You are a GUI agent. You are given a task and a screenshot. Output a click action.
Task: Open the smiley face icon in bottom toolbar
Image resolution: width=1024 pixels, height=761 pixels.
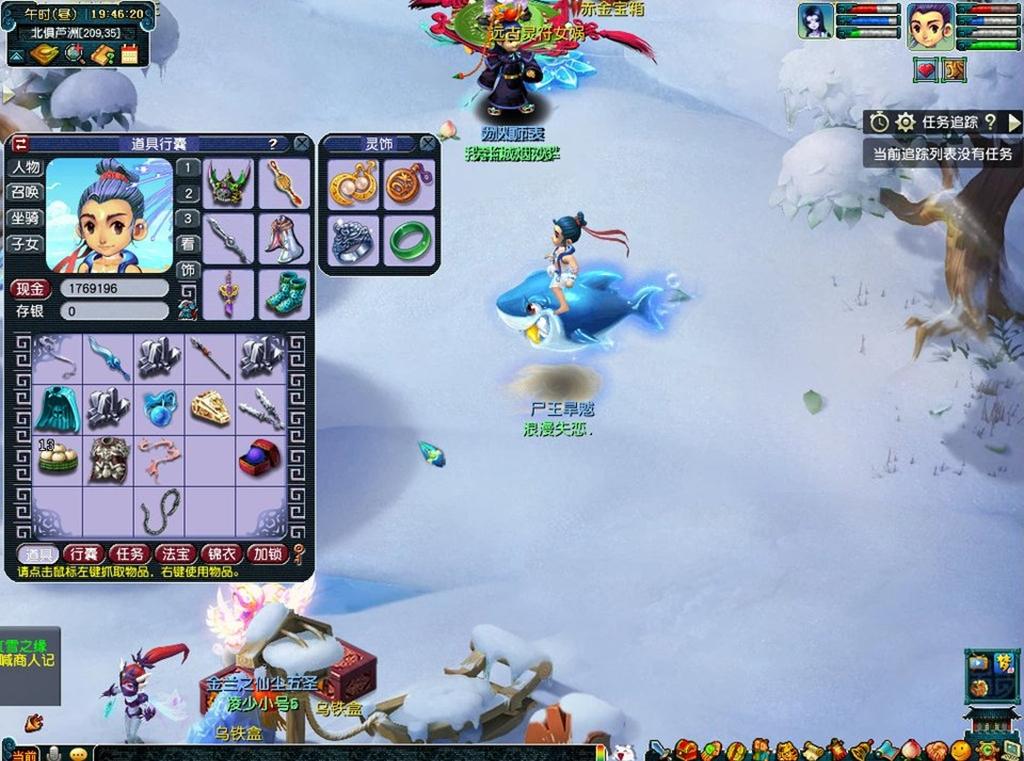[x=961, y=749]
